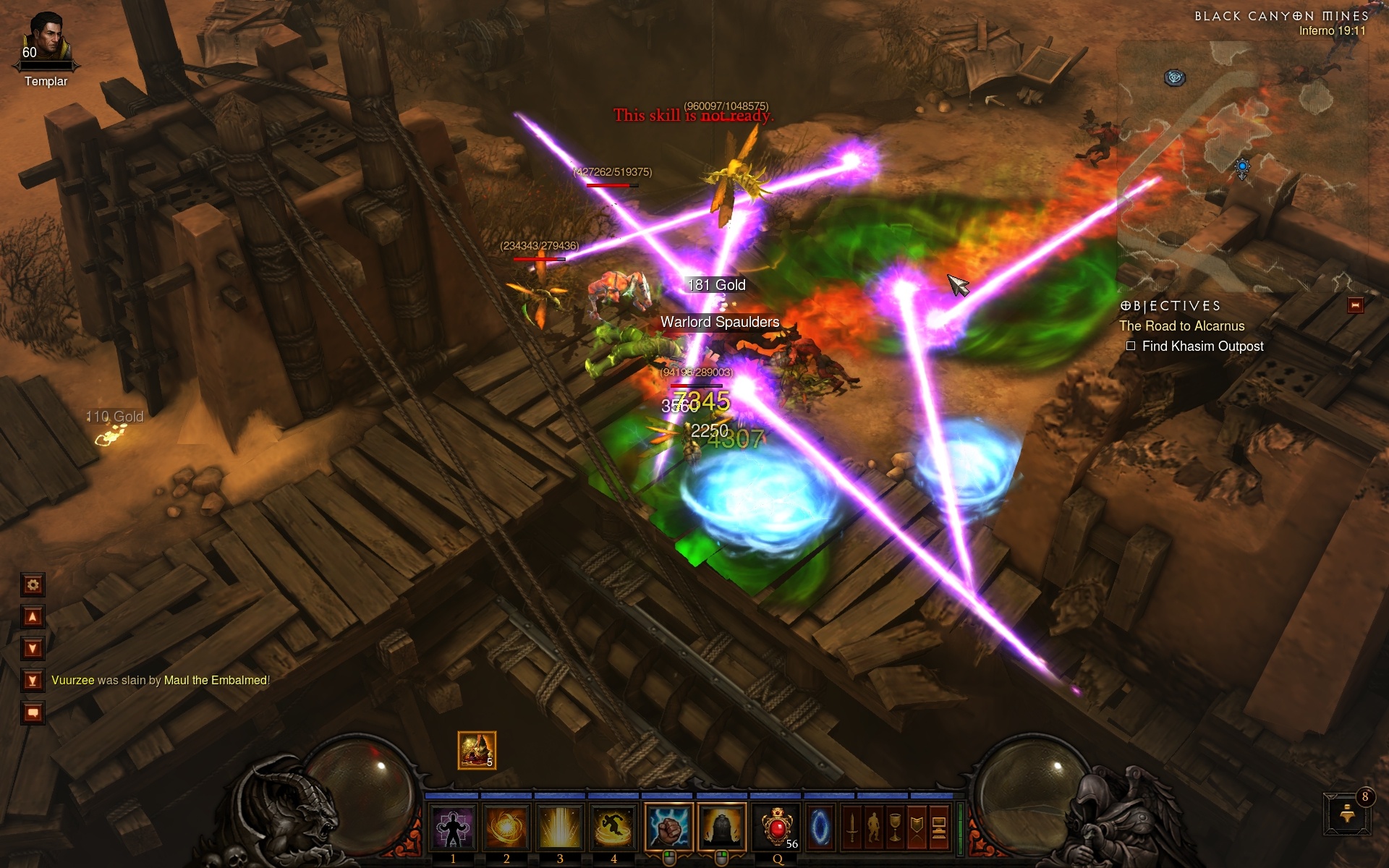Open chat settings with the gear button
1389x868 pixels.
click(33, 584)
